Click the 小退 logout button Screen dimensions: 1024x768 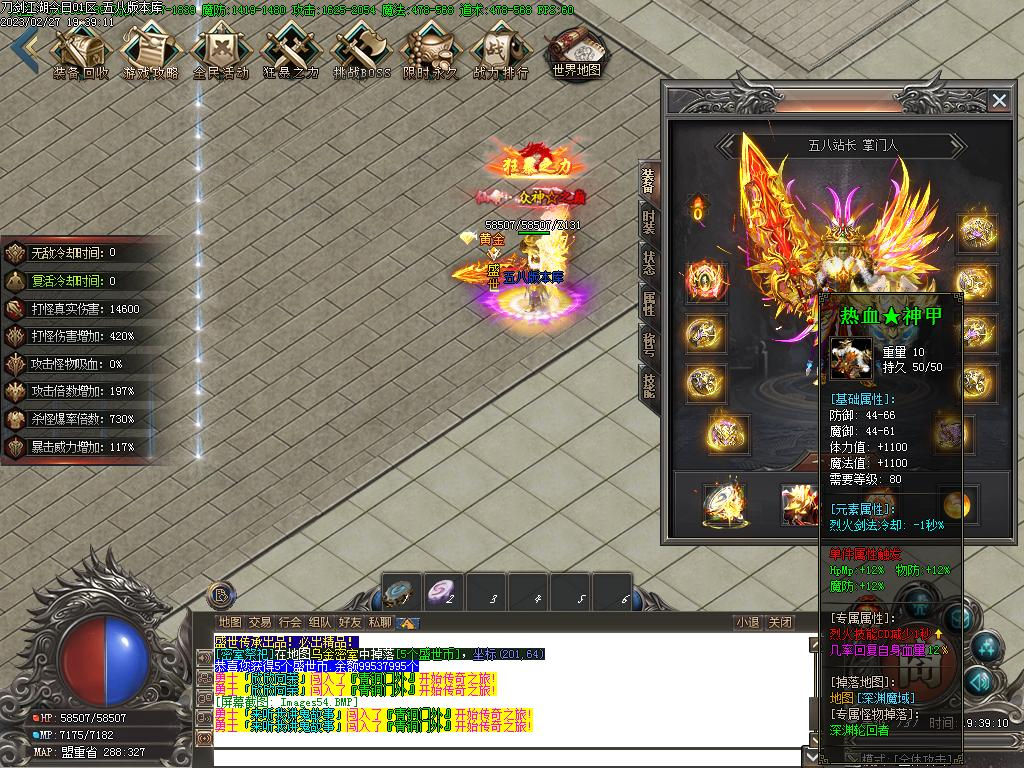pos(747,622)
